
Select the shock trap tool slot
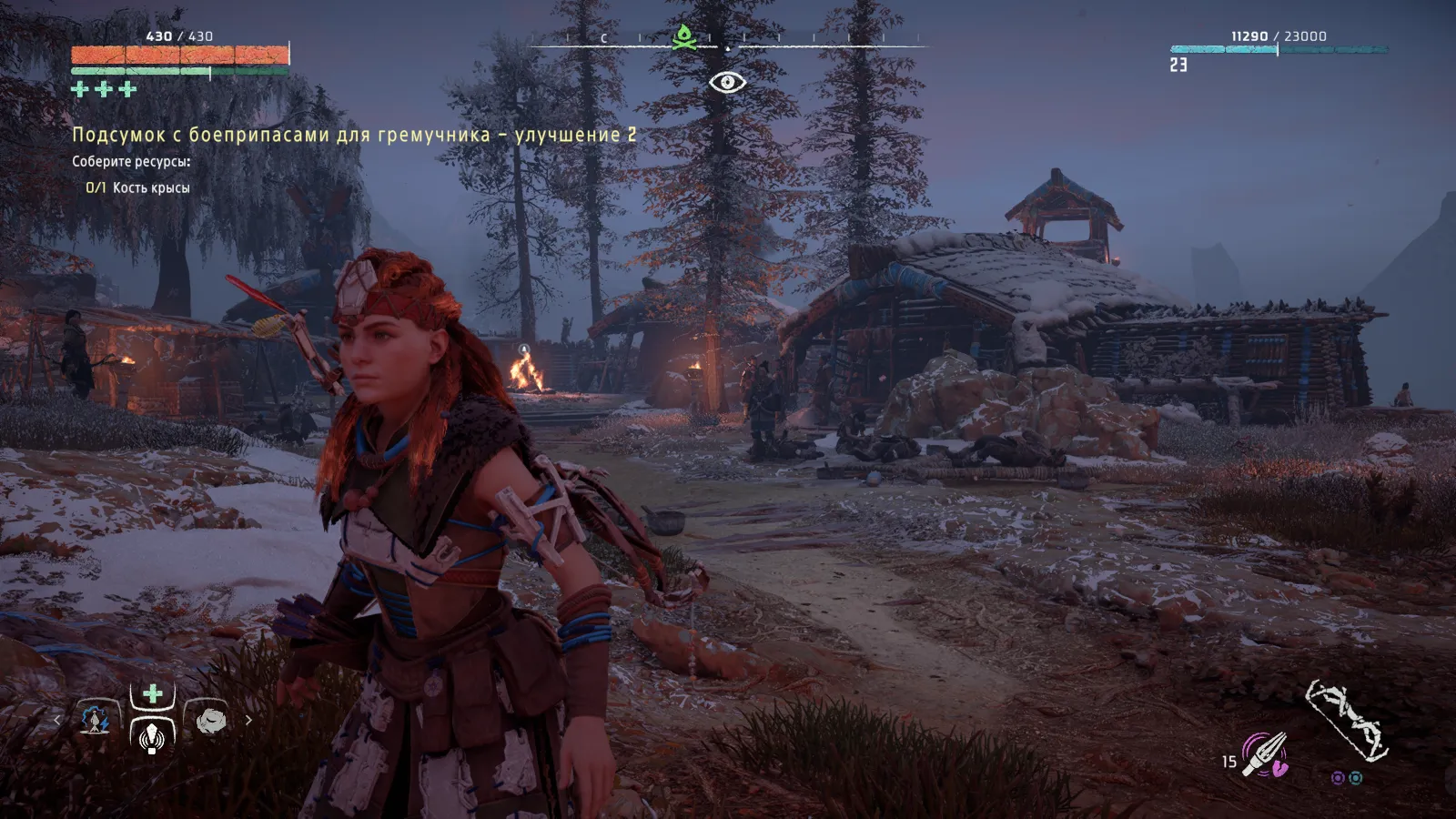[x=95, y=720]
